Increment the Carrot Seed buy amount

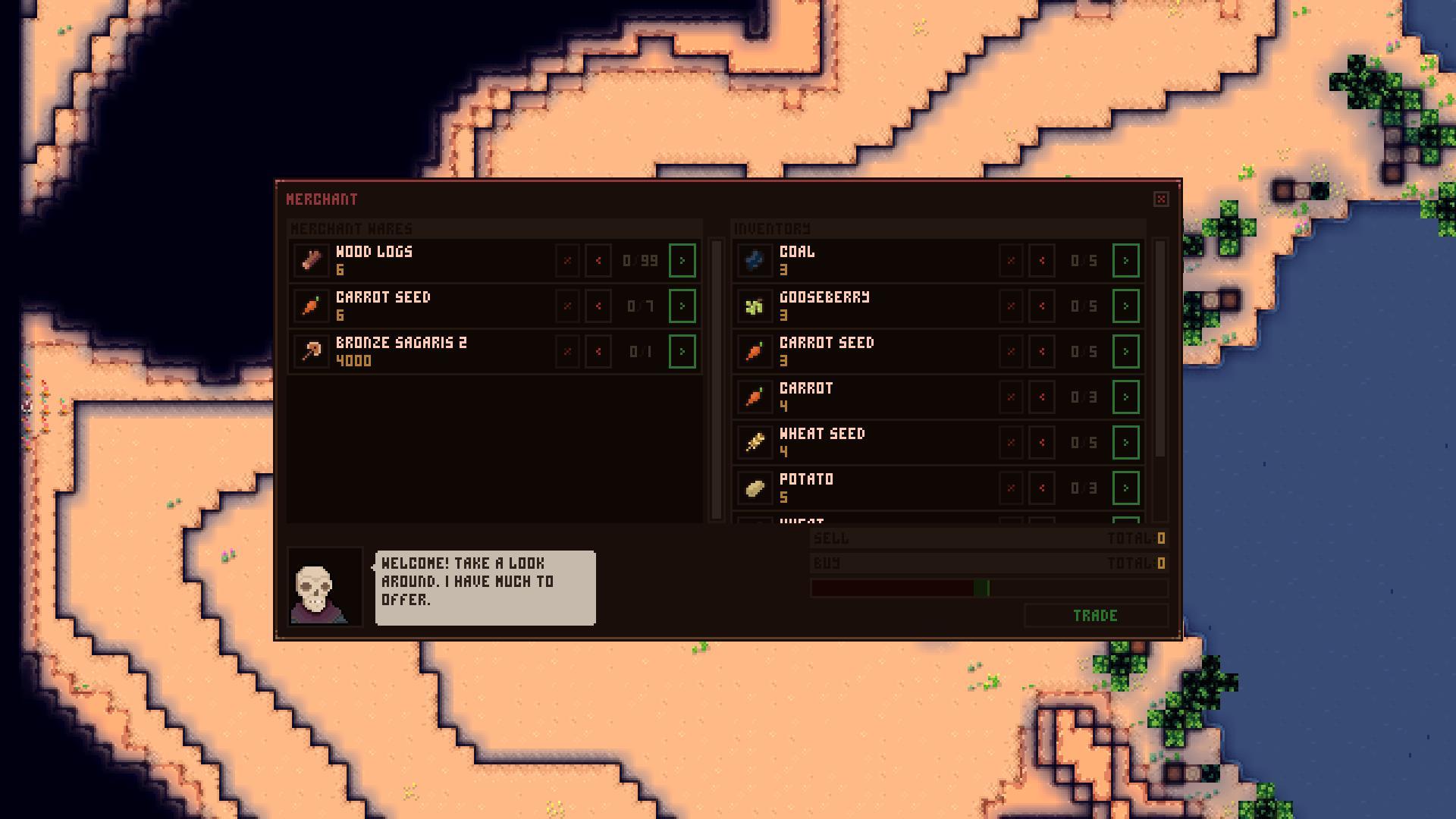[x=682, y=306]
